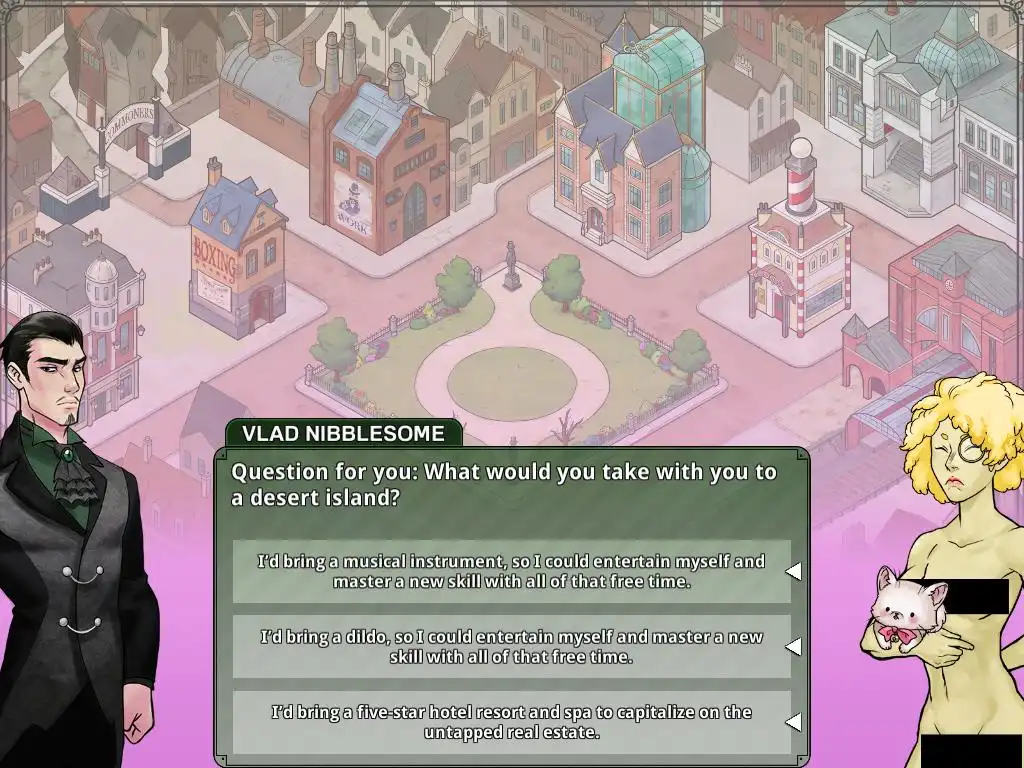Screen dimensions: 1024x768
Task: Pick the five-star hotel resort answer
Action: [x=511, y=722]
